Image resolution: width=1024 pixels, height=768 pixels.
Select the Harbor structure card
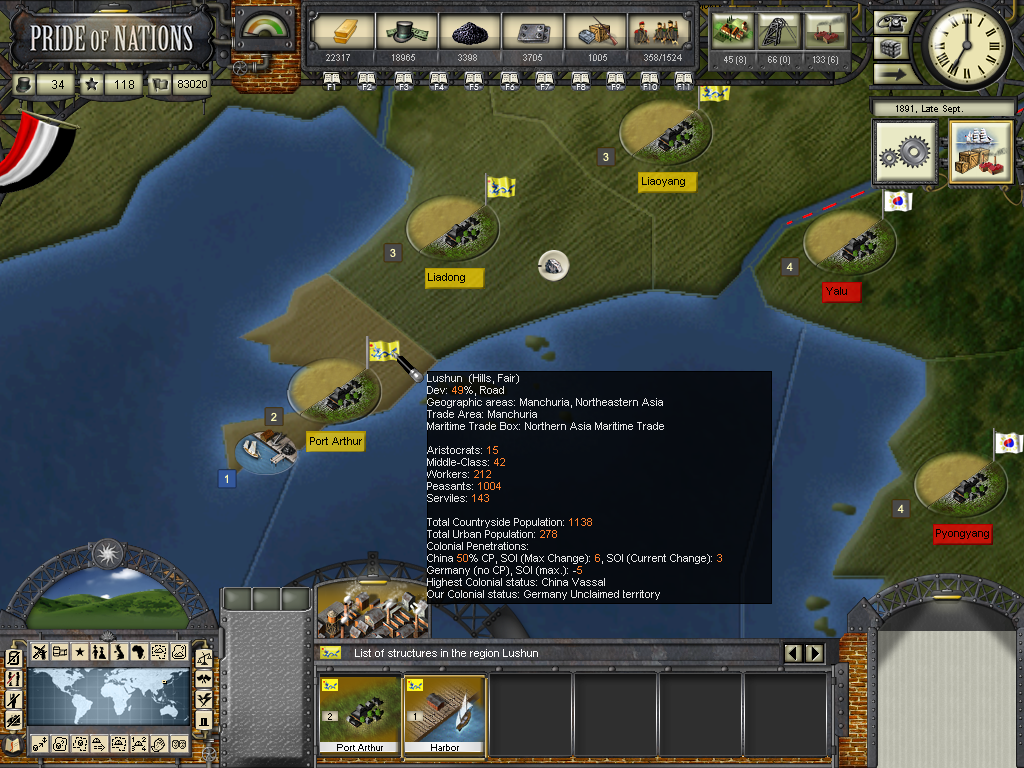(444, 712)
